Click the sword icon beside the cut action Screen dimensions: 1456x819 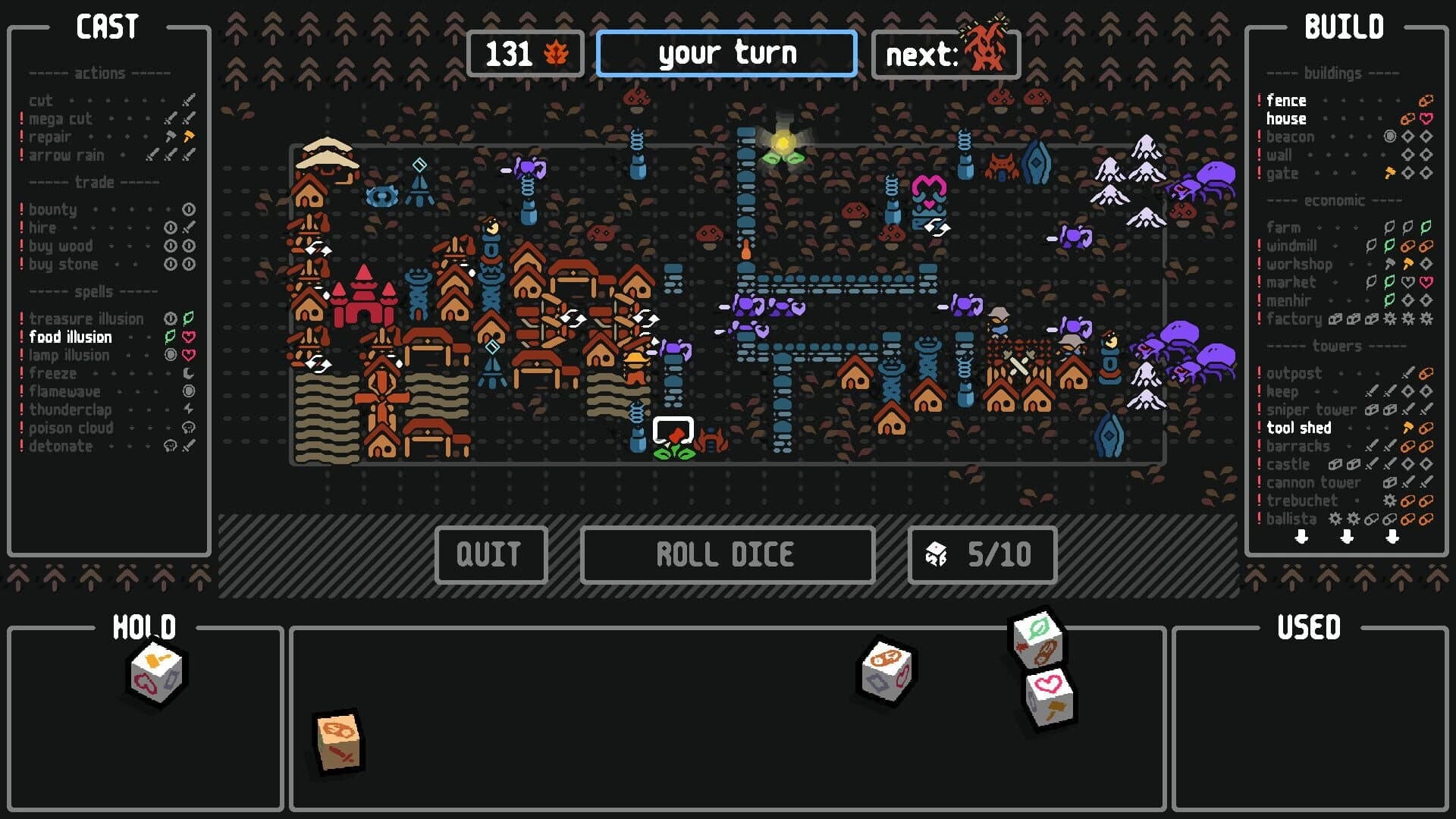pos(189,99)
